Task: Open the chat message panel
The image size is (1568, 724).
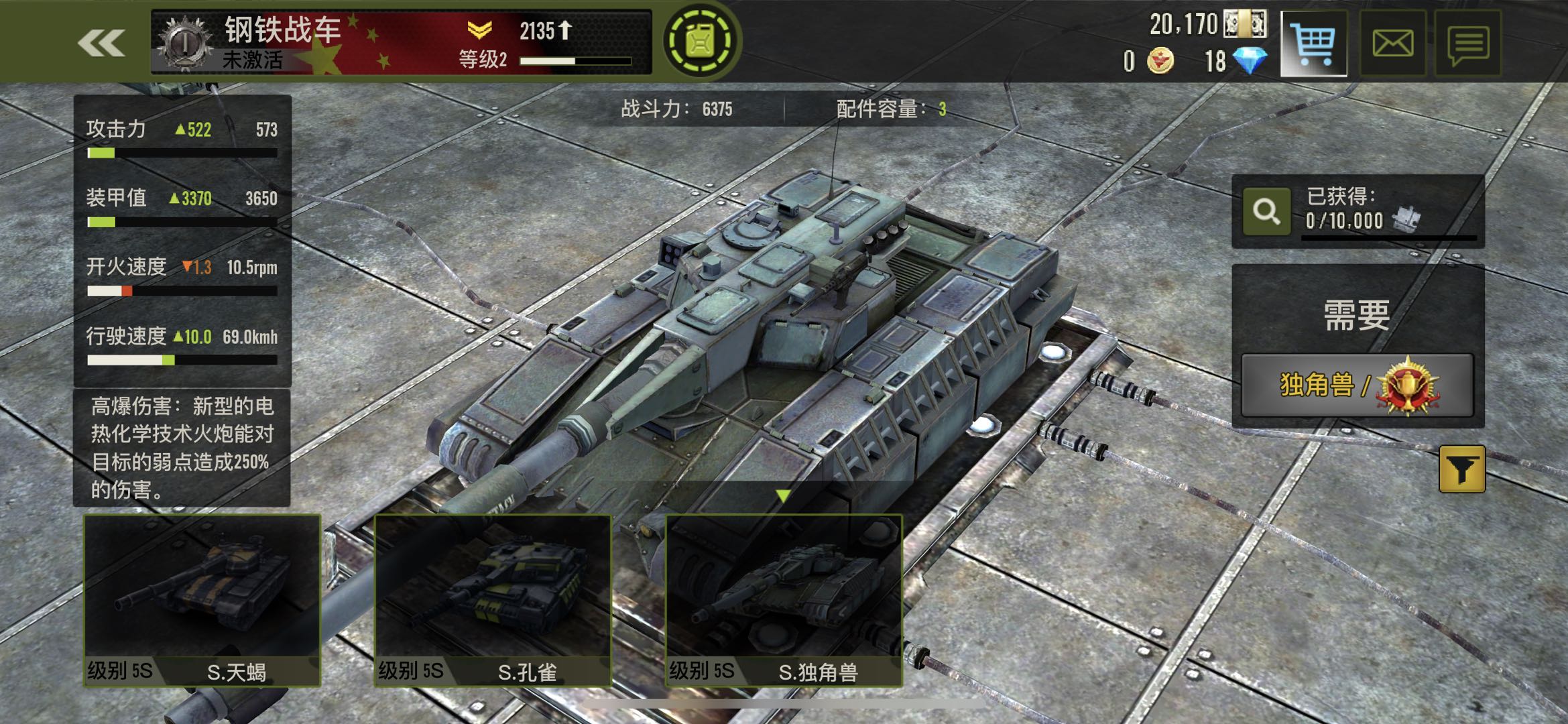Action: 1468,44
